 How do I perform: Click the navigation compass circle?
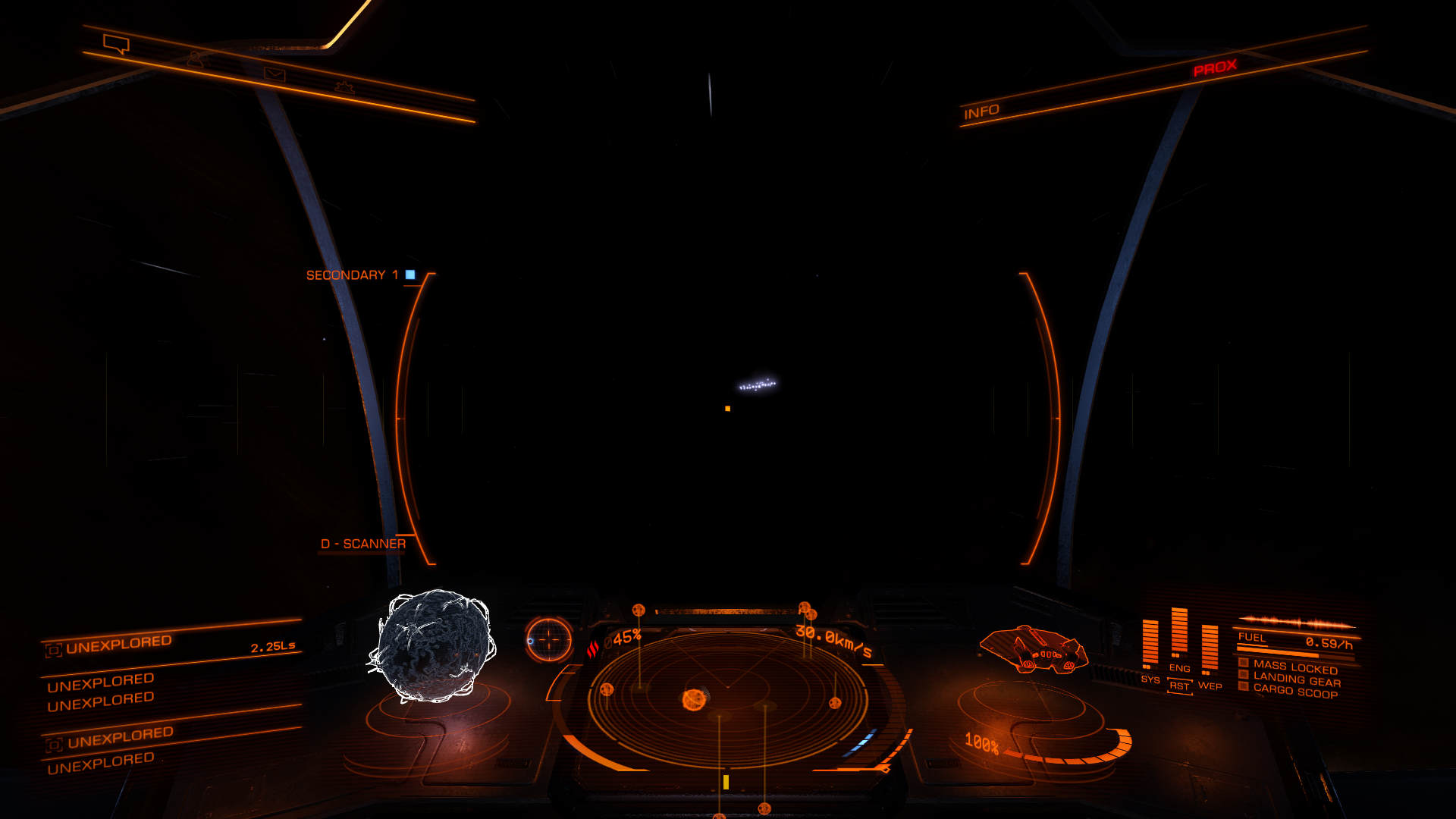click(x=548, y=639)
